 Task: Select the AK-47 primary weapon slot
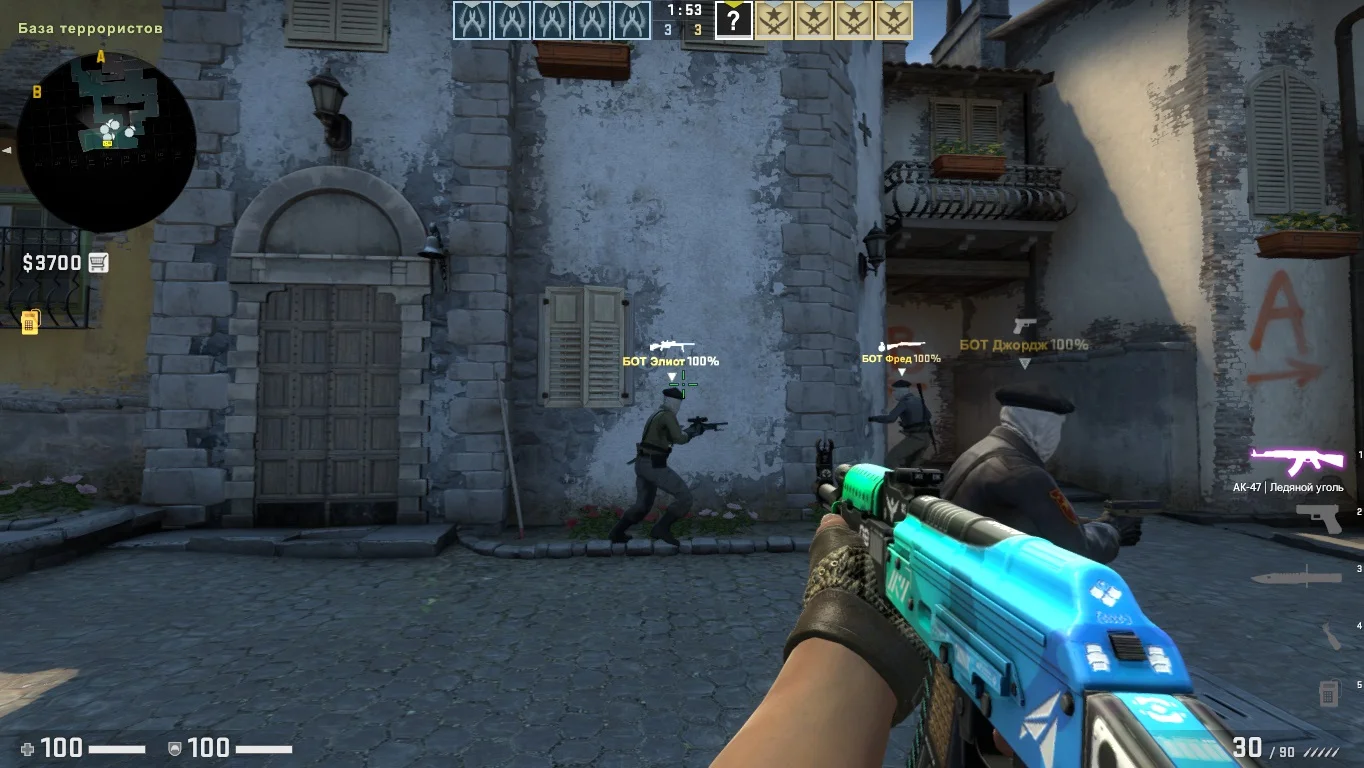(1297, 461)
